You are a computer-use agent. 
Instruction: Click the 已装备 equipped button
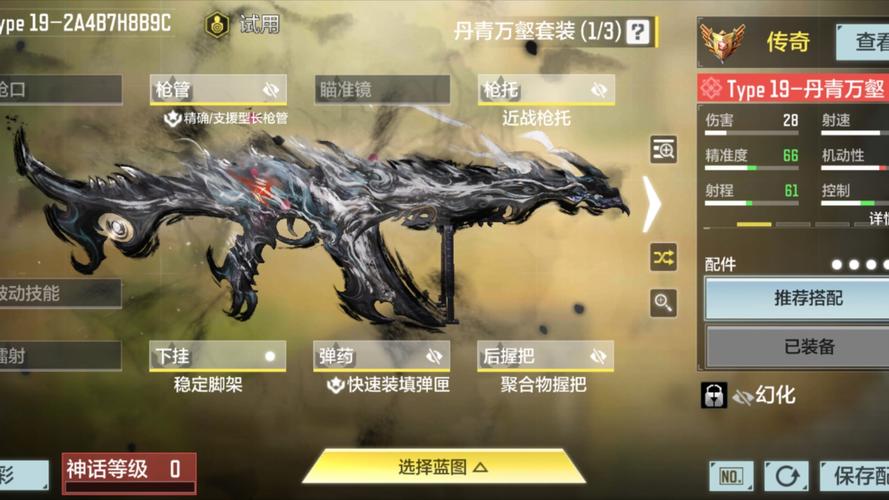[808, 346]
